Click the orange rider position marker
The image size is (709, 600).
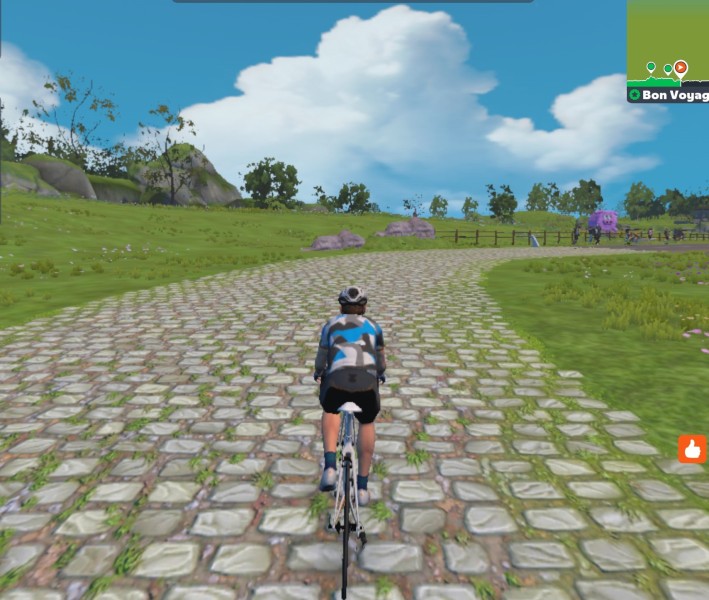pyautogui.click(x=681, y=68)
